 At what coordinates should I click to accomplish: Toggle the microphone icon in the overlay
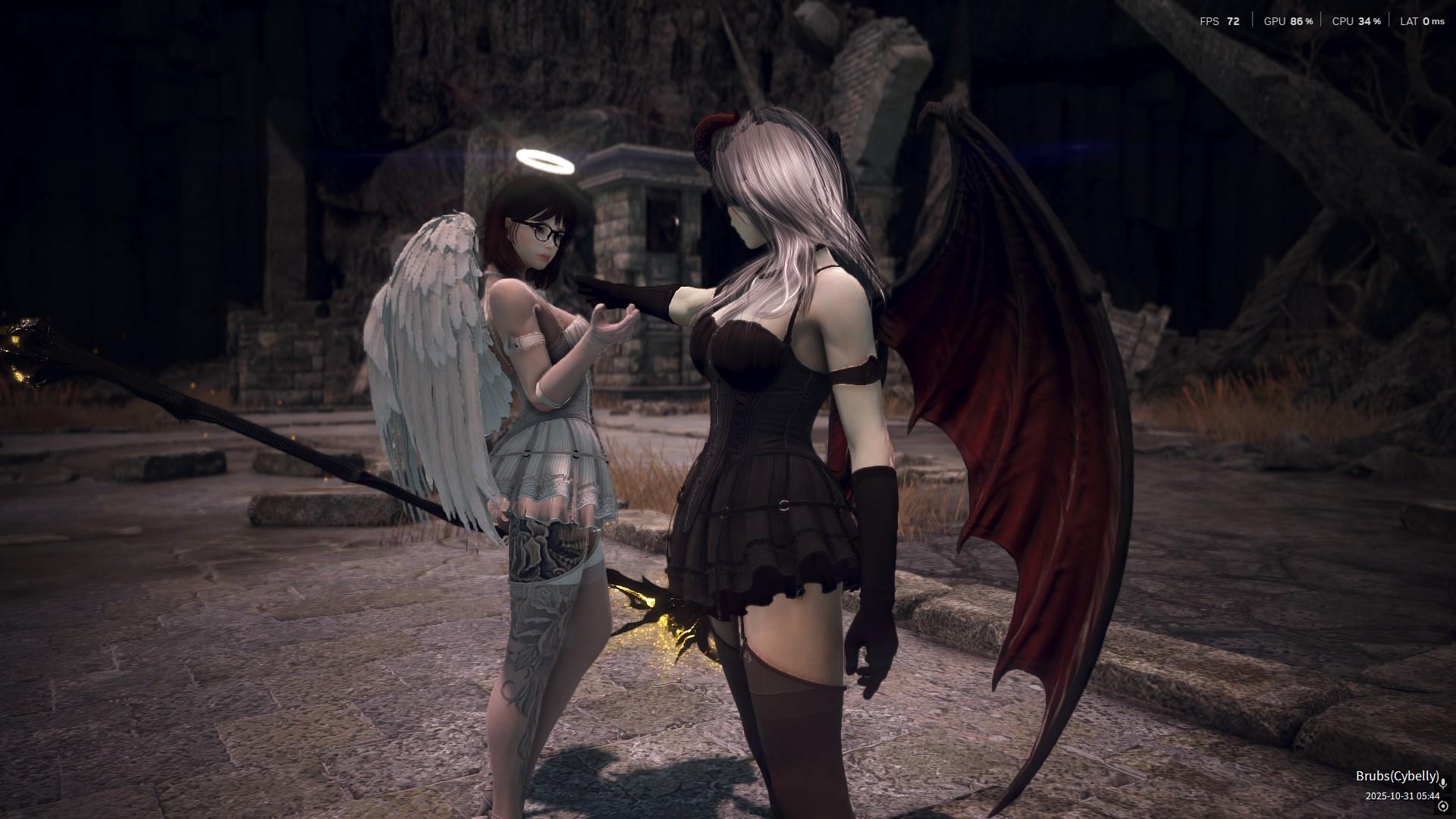point(1444,783)
